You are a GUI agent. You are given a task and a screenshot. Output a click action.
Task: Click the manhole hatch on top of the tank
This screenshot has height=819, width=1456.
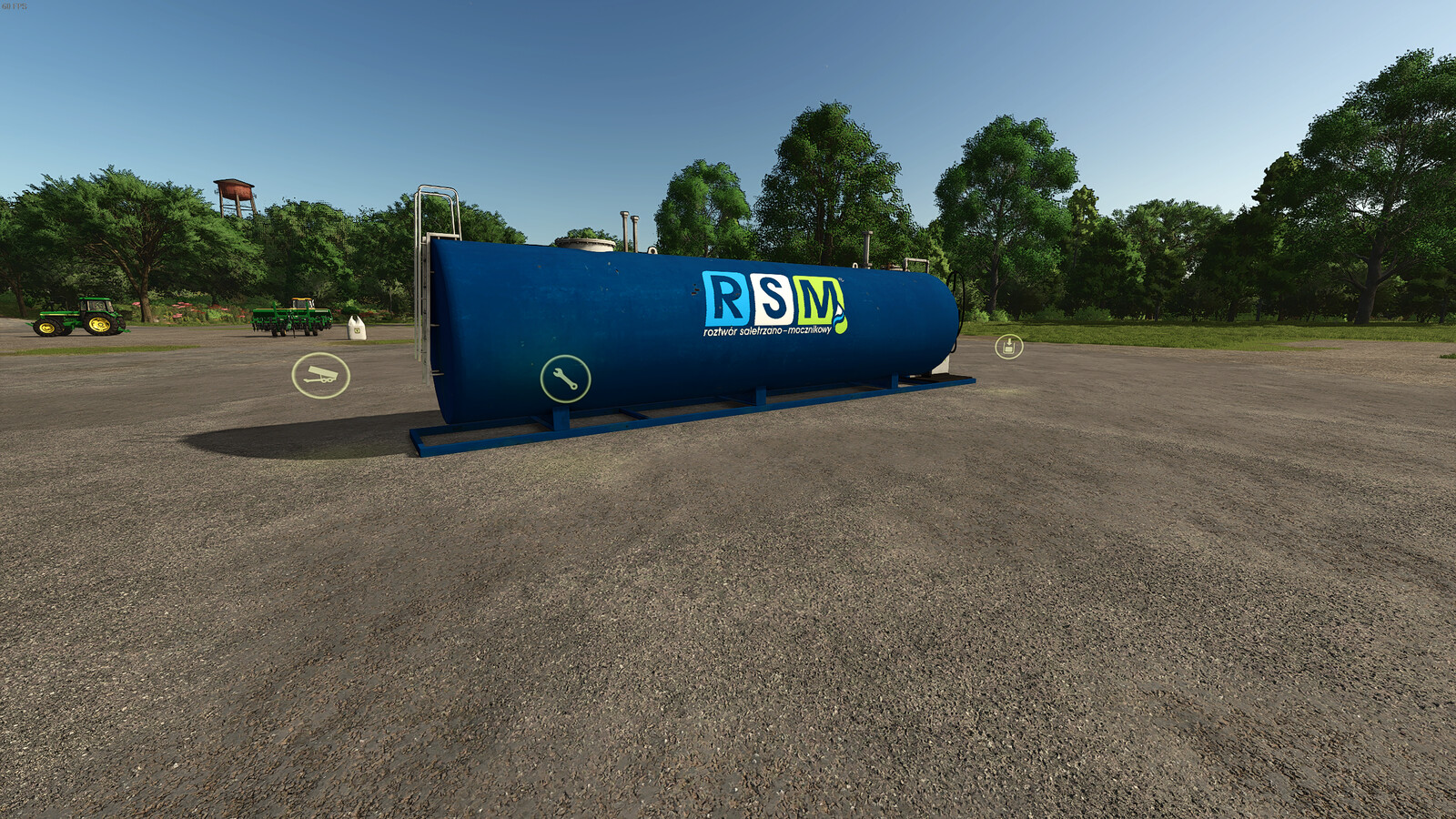[587, 244]
